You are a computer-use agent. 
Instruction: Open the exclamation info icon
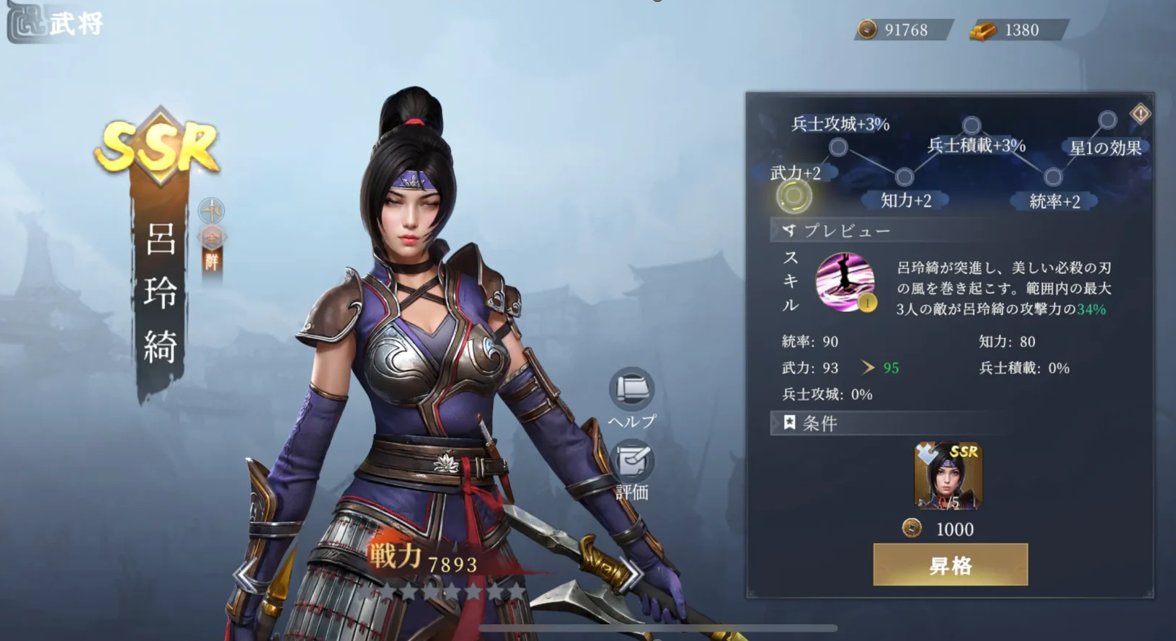[x=1140, y=114]
